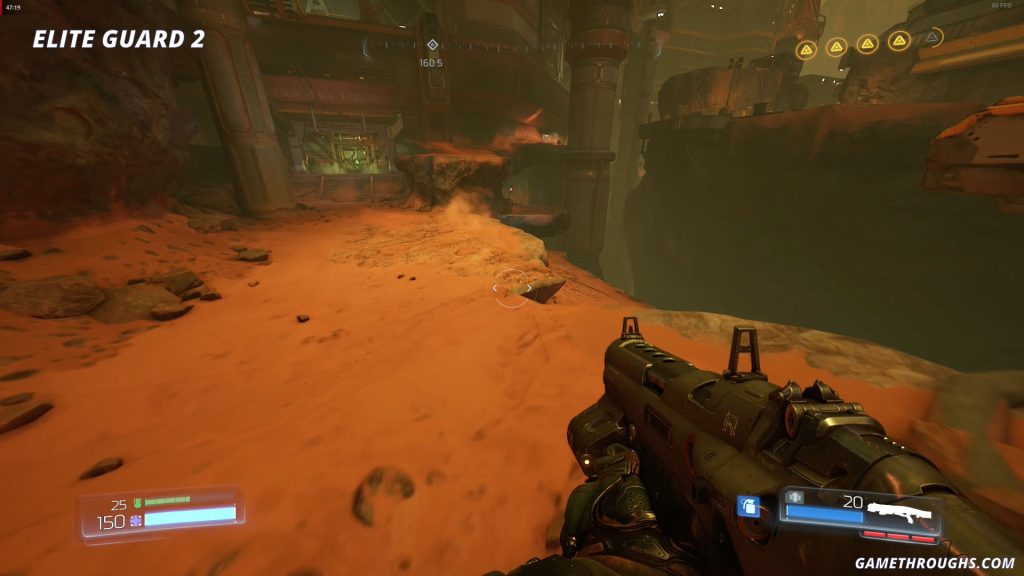Click the shotgun weapon silhouette icon
The width and height of the screenshot is (1024, 576).
898,511
